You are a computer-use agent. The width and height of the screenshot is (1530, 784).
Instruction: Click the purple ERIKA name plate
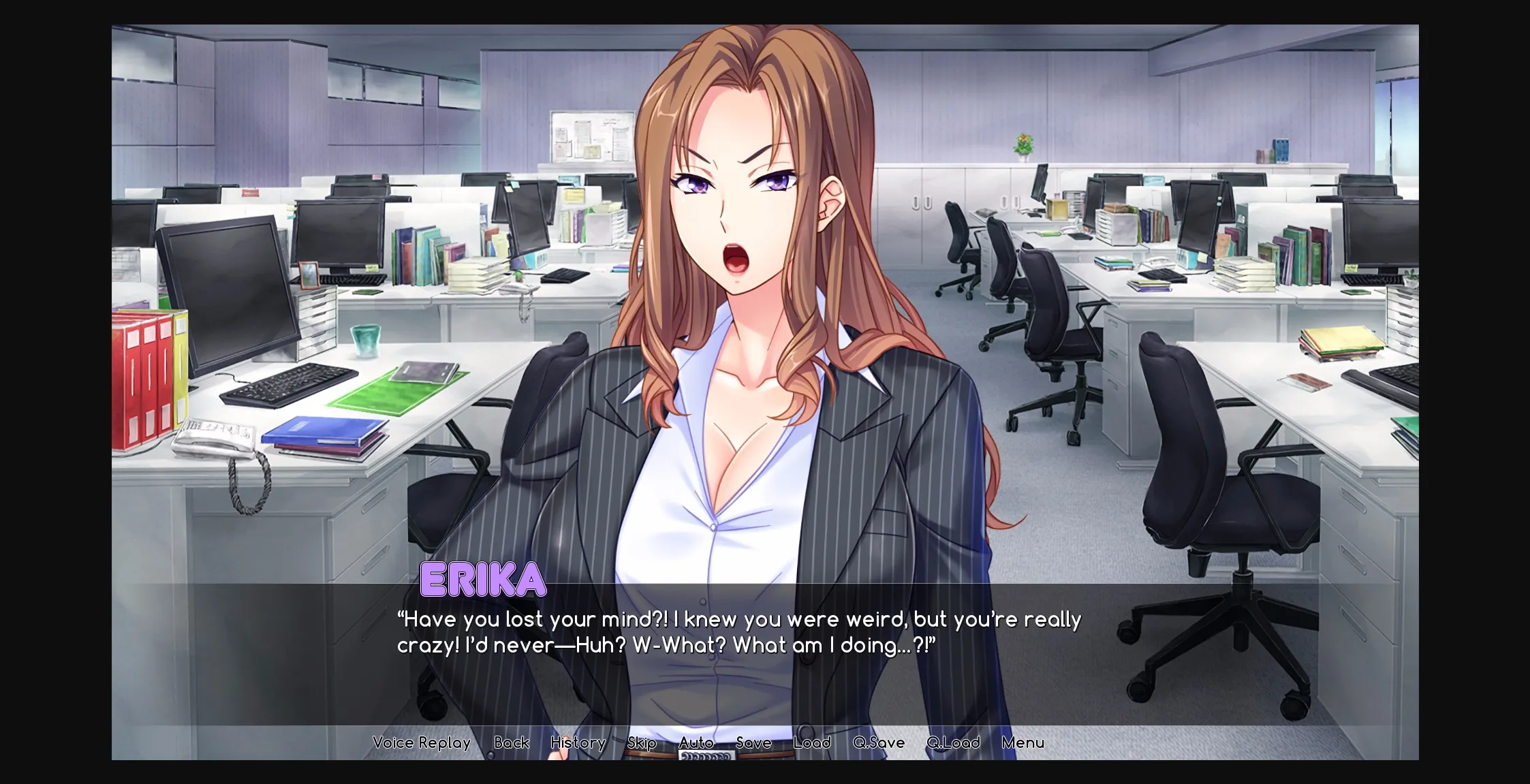coord(482,580)
